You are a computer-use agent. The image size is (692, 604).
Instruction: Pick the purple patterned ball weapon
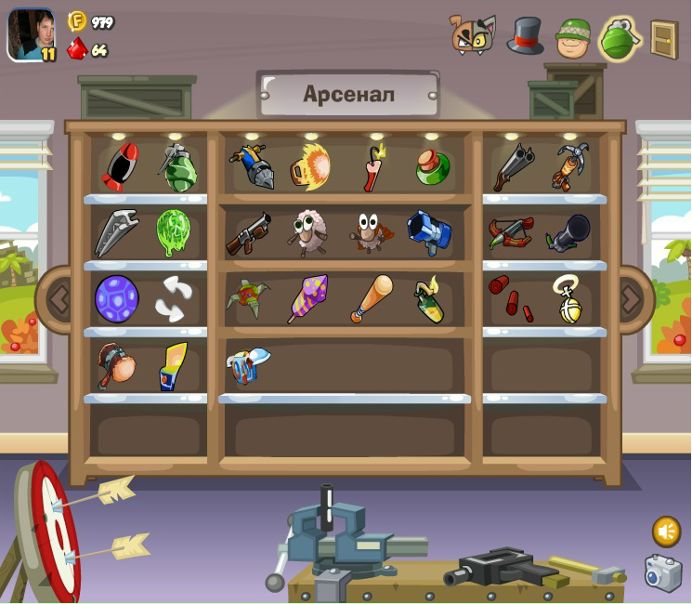tap(117, 299)
